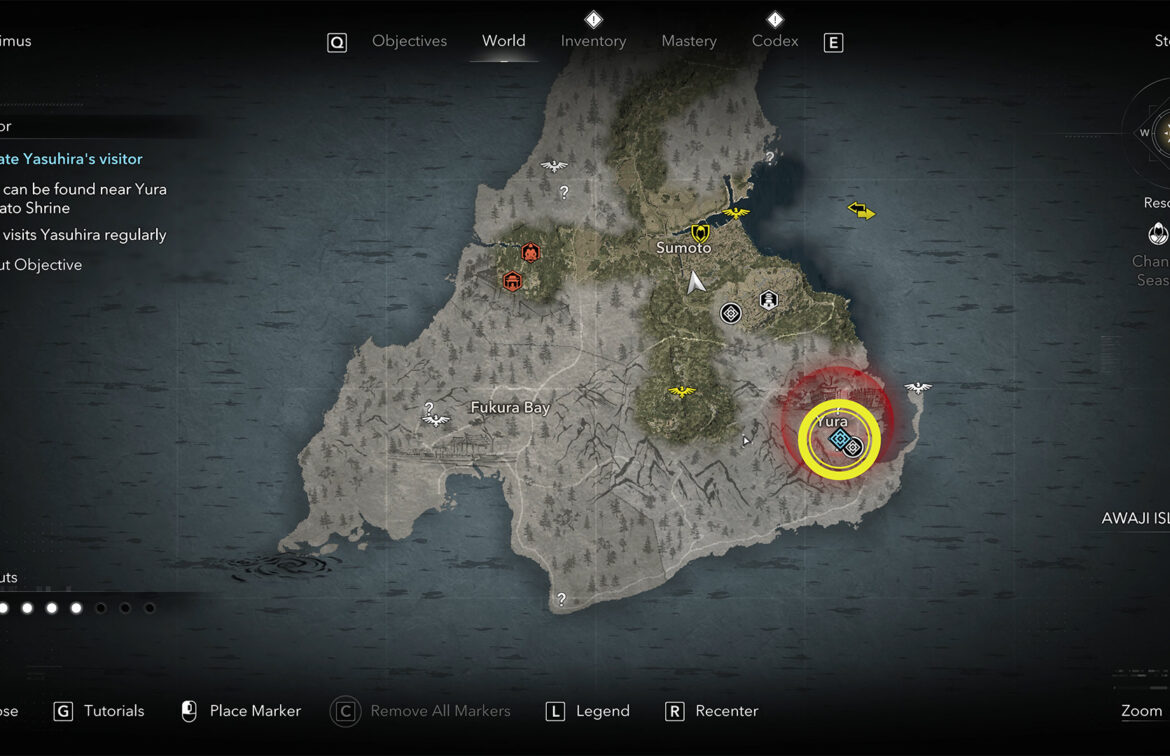Switch to the Objectives tab

click(409, 41)
